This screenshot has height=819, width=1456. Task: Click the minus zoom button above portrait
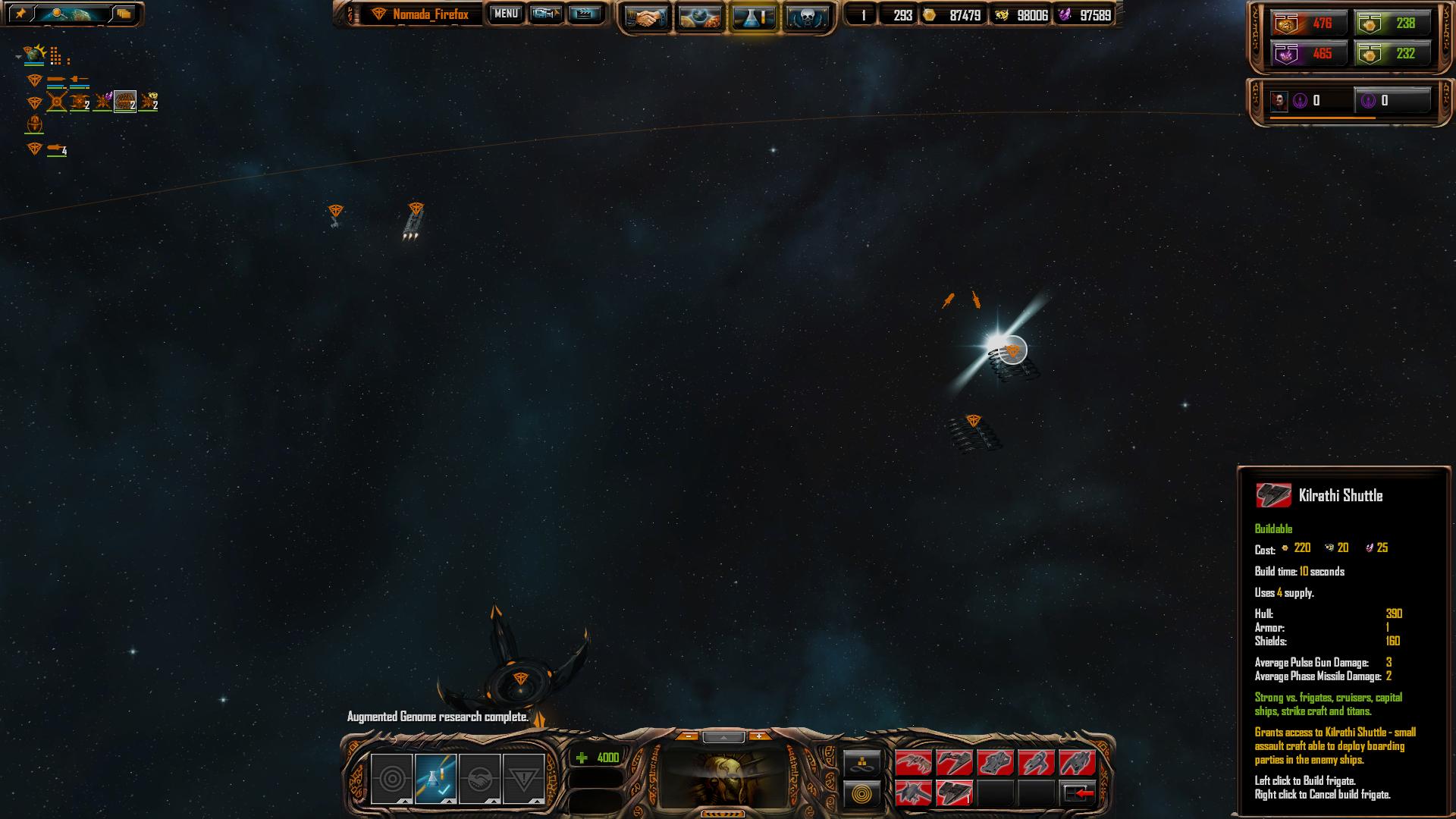click(x=688, y=736)
